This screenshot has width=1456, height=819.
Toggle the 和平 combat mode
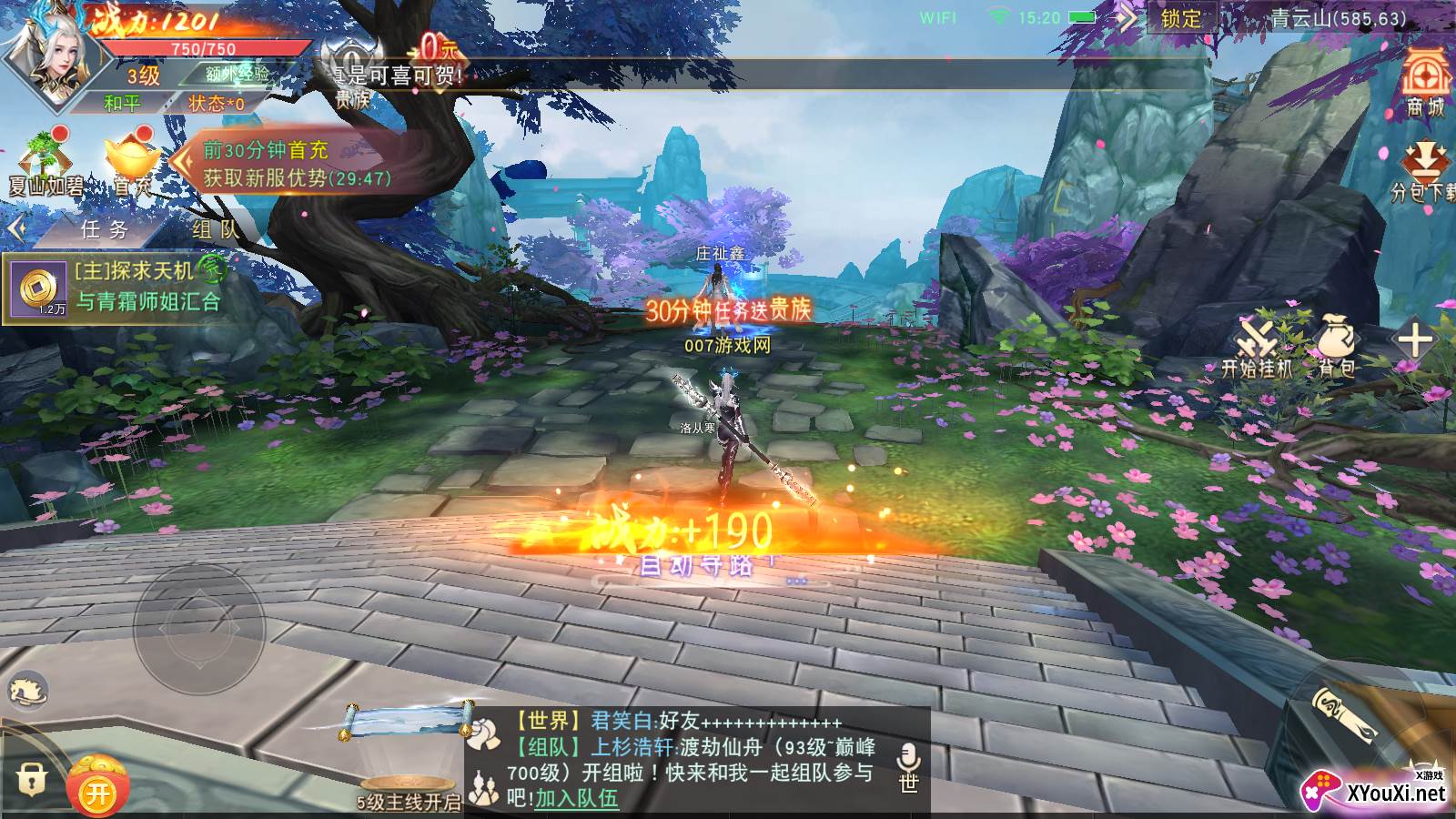122,103
